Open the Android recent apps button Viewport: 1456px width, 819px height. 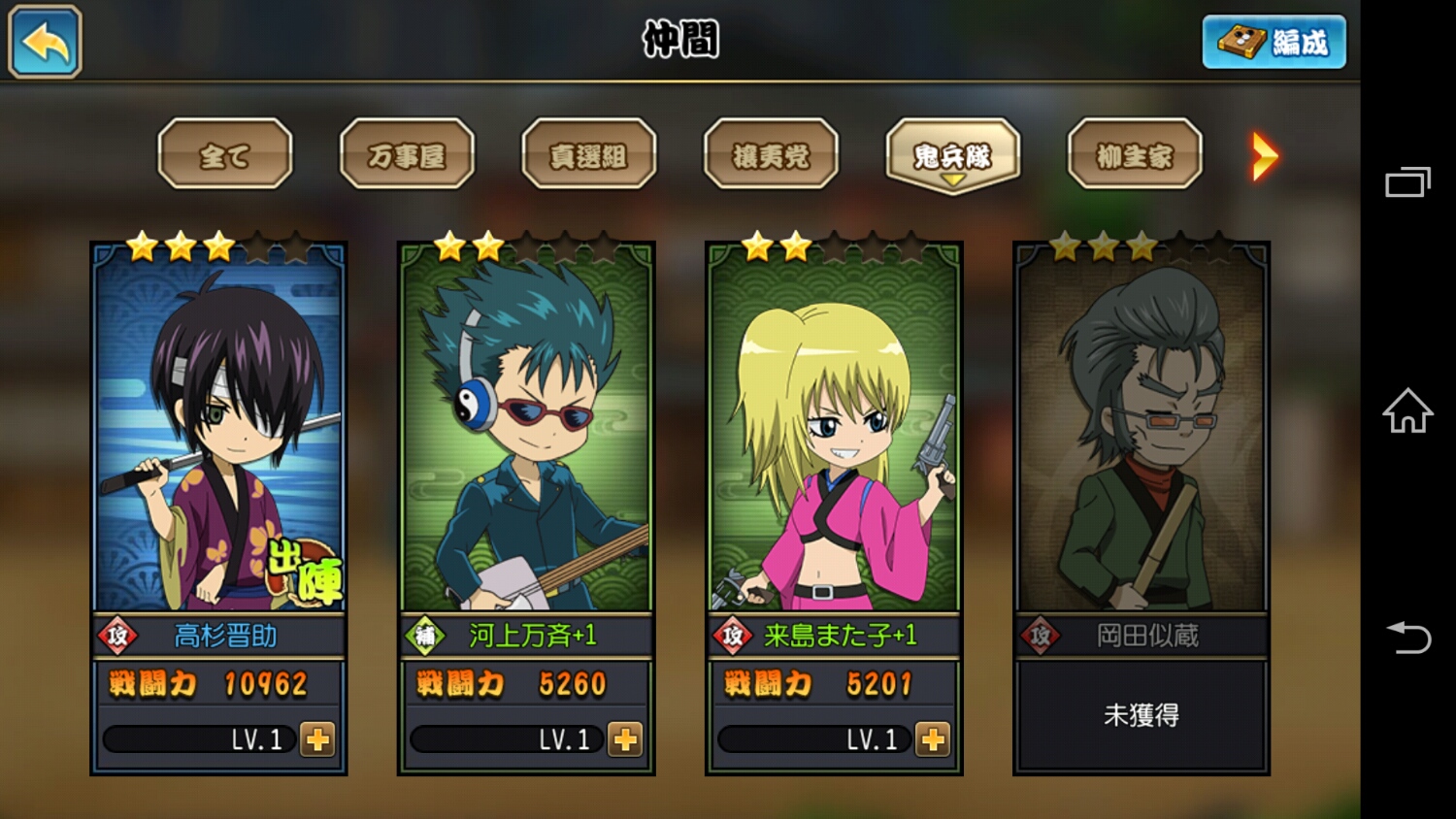1407,182
